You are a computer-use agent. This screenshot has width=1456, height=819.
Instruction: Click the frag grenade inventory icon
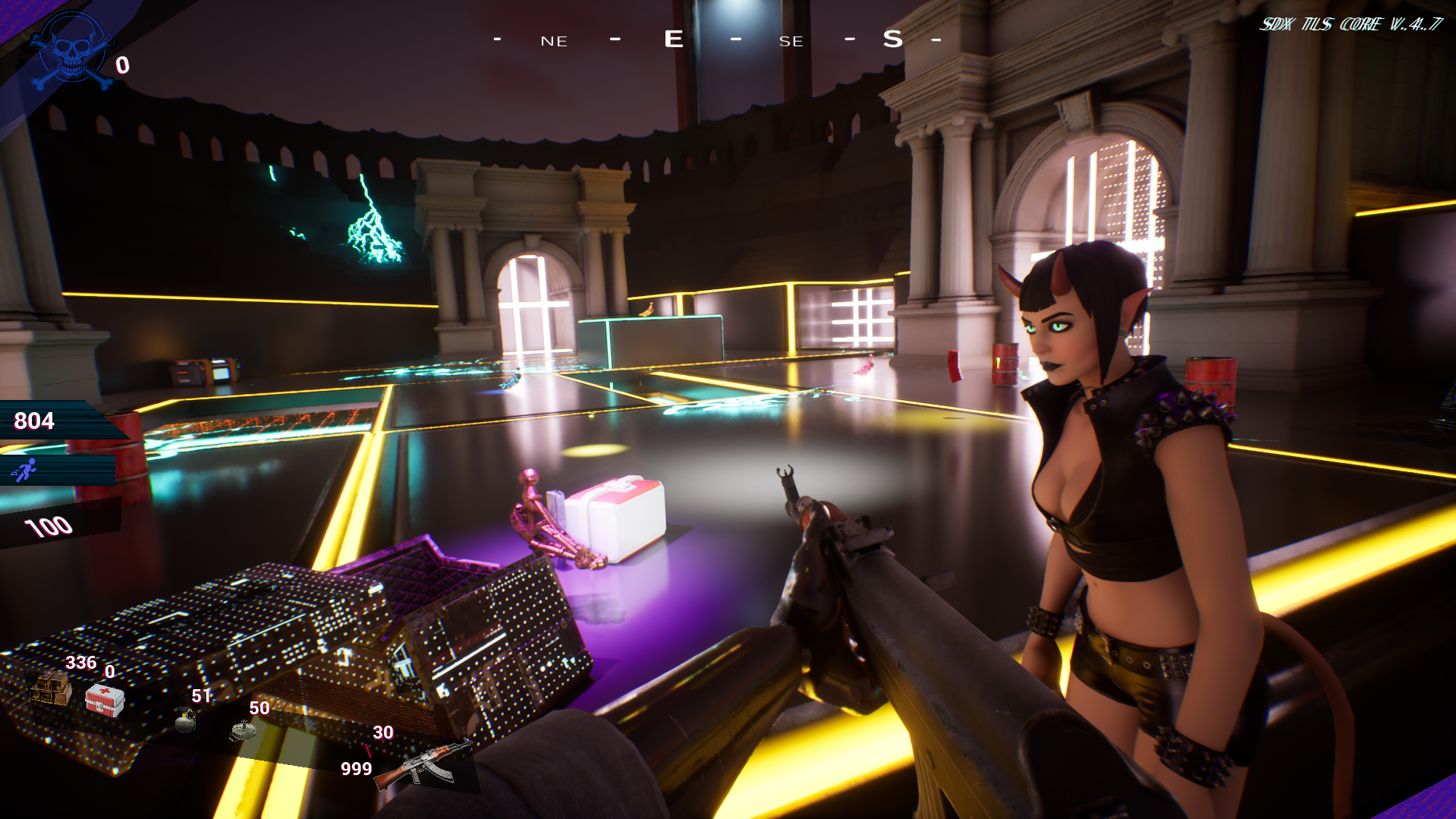coord(184,722)
